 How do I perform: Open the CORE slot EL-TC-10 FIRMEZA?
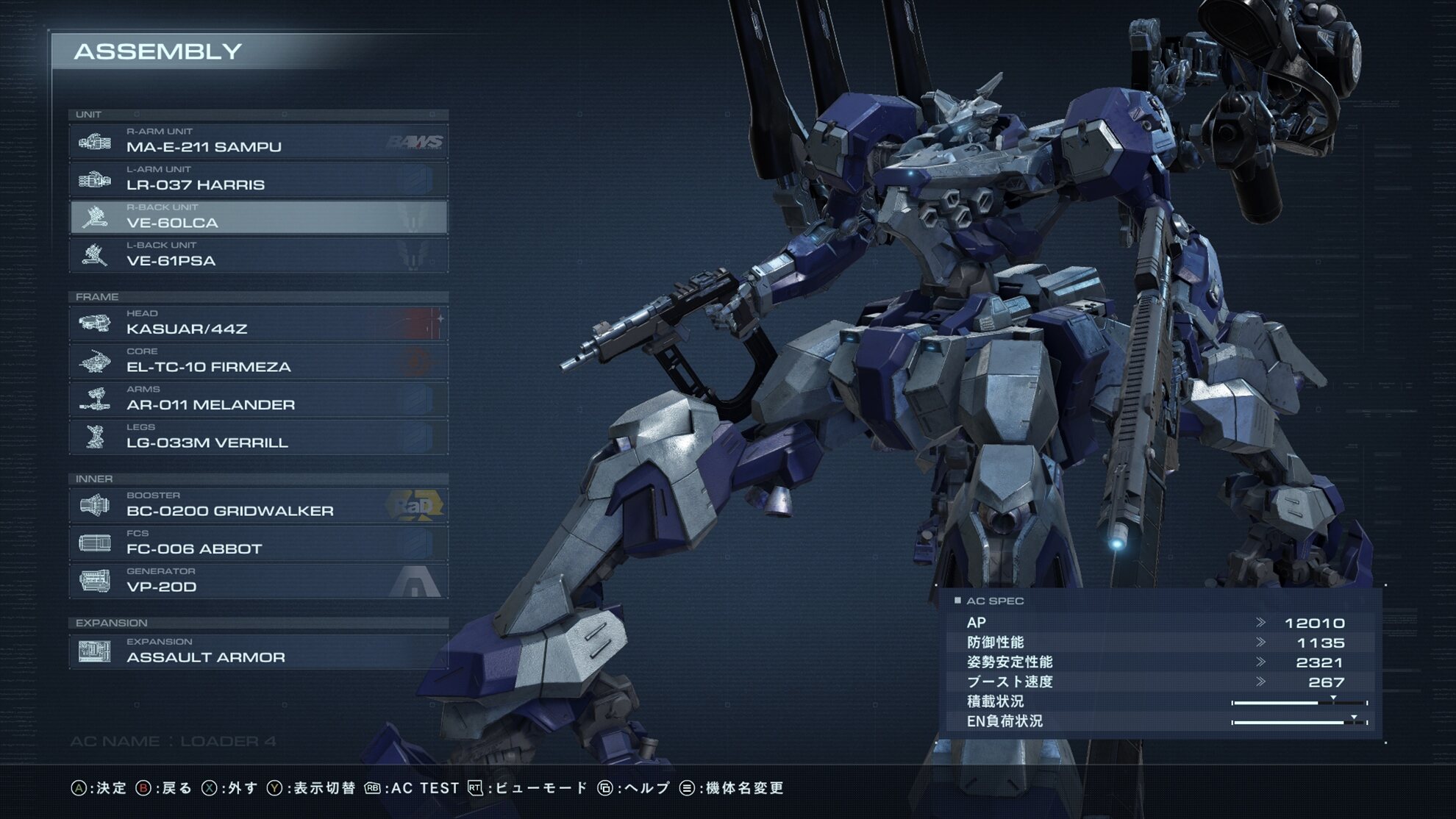tap(258, 361)
